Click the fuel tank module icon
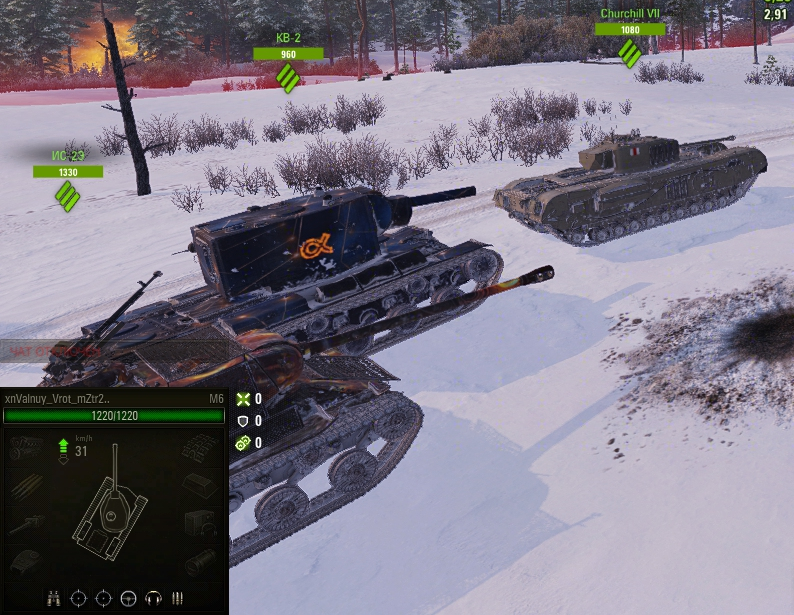This screenshot has height=615, width=794. click(201, 485)
